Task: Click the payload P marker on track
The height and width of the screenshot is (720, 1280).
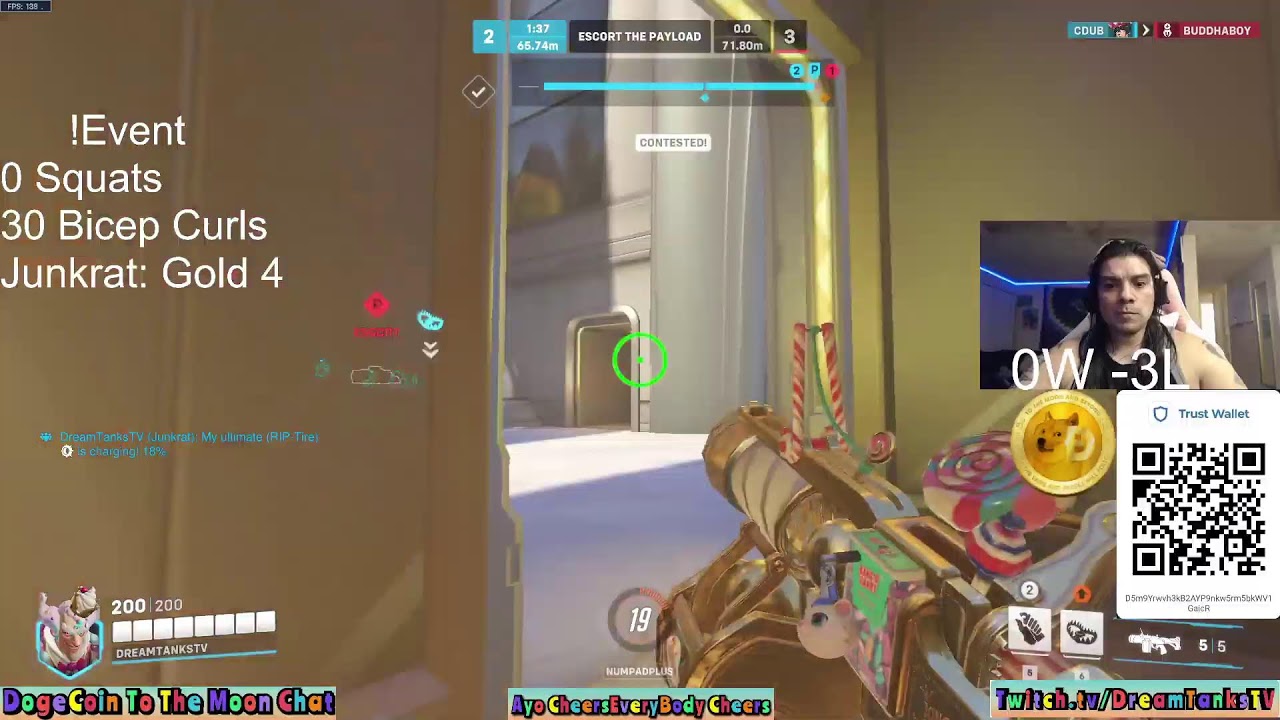Action: 814,71
